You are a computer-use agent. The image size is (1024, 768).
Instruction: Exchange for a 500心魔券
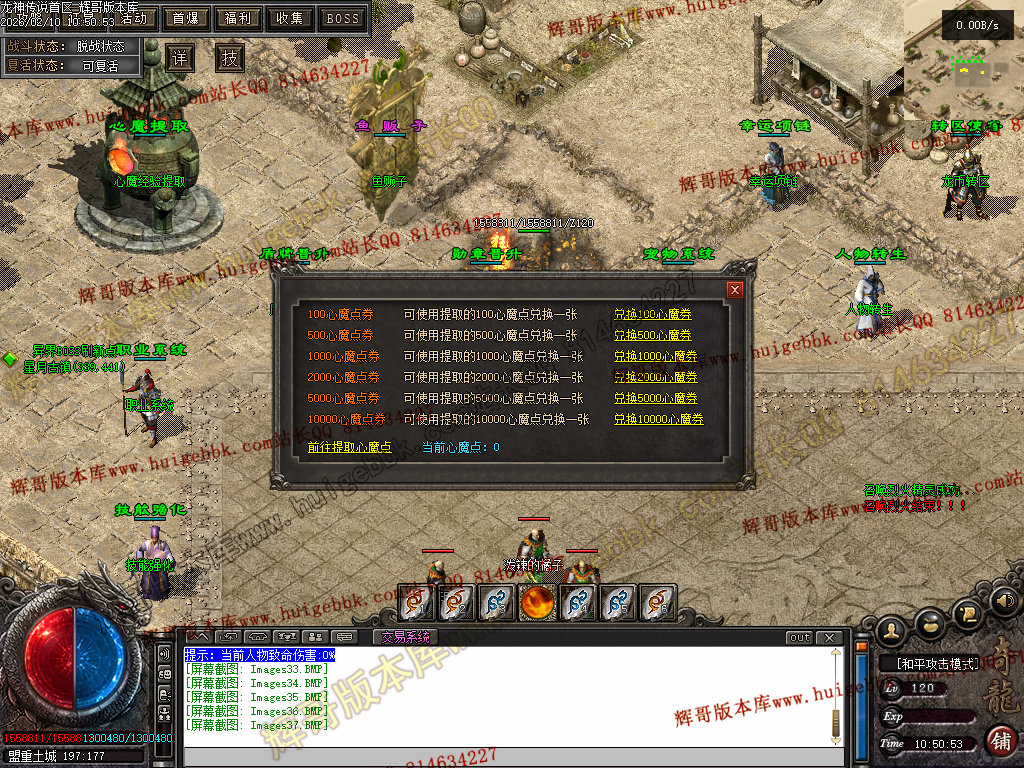pos(652,335)
